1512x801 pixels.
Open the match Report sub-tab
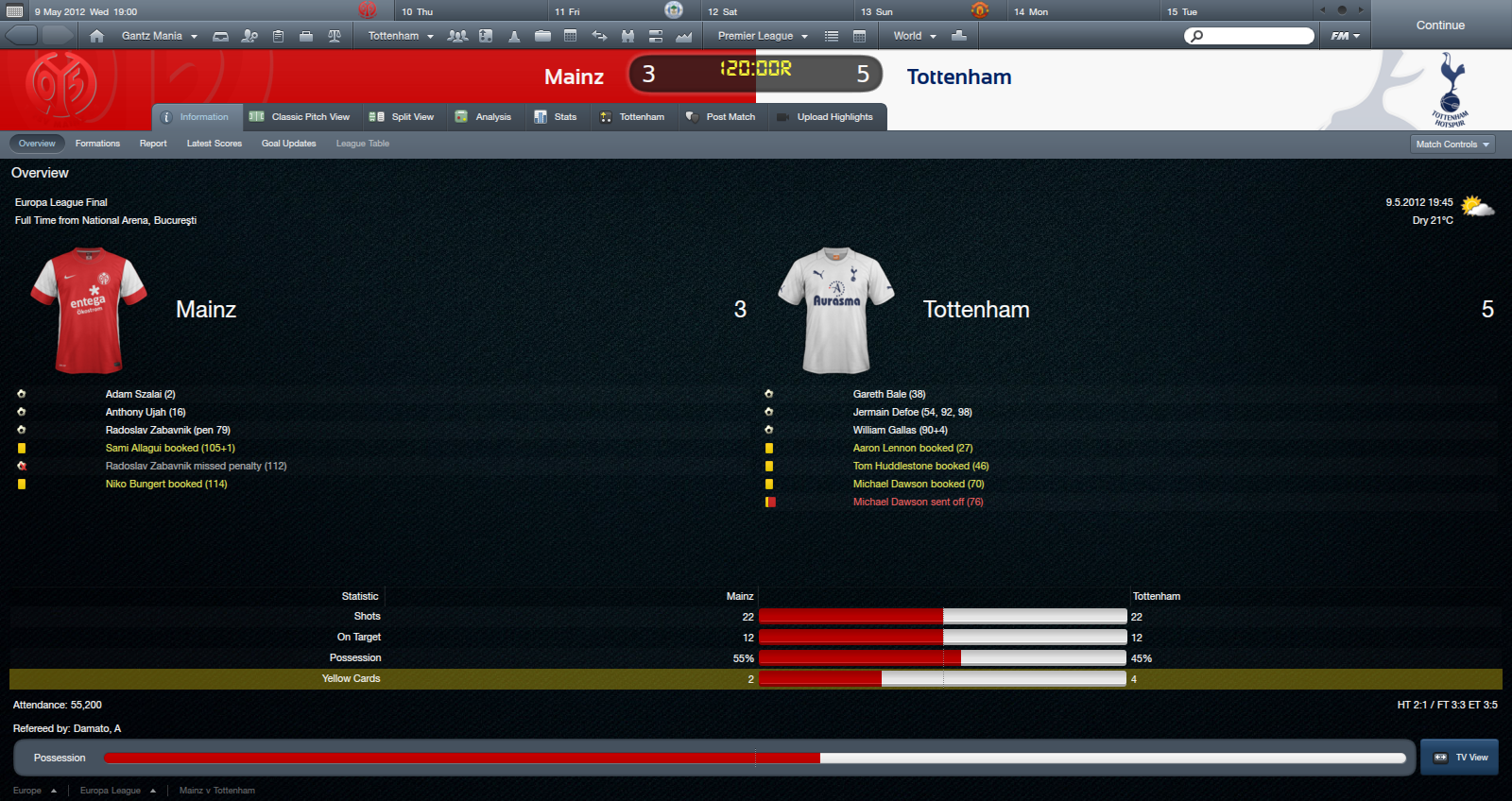tap(153, 144)
